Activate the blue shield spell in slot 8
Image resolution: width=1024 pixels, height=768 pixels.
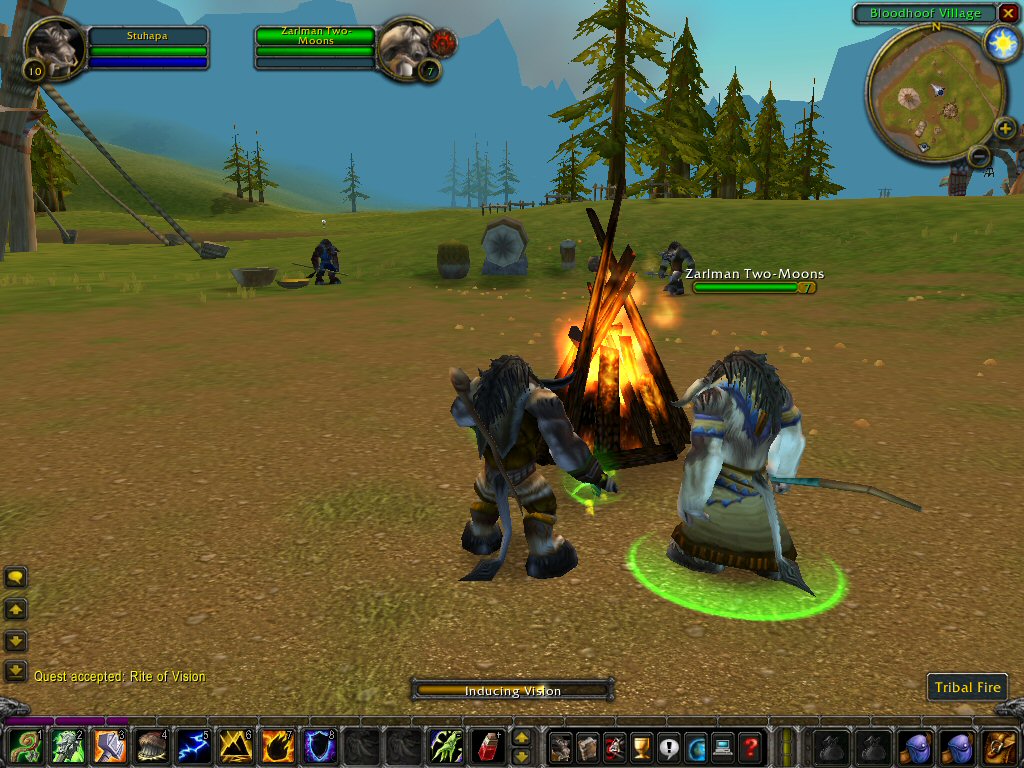click(319, 746)
